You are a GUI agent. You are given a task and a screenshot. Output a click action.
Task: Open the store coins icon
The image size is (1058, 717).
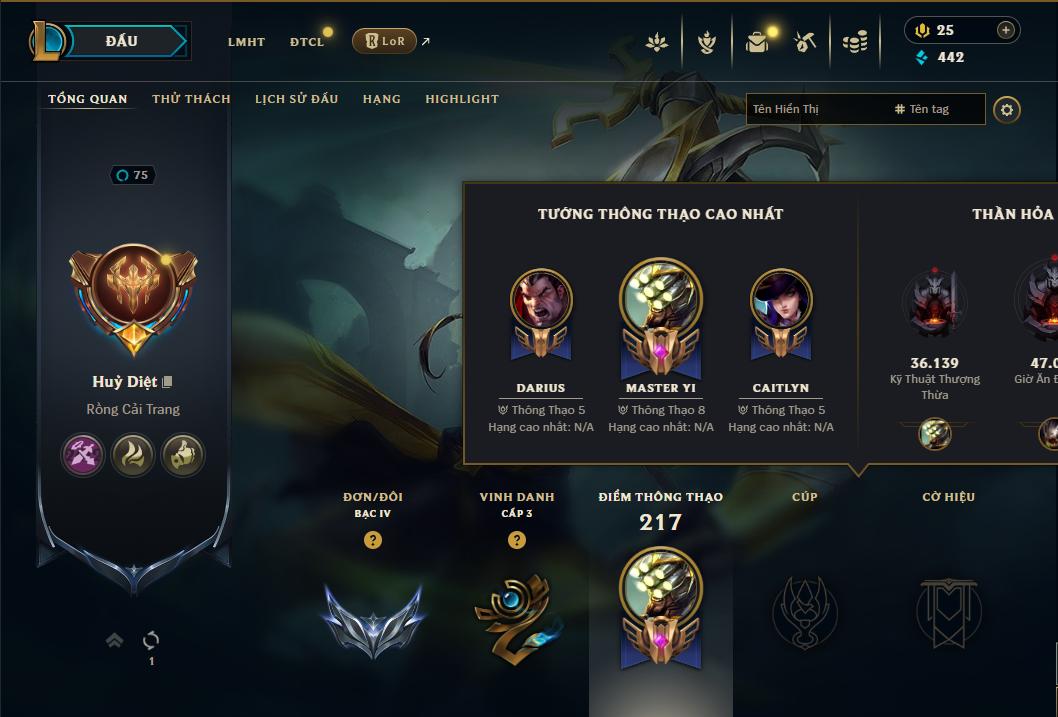854,42
